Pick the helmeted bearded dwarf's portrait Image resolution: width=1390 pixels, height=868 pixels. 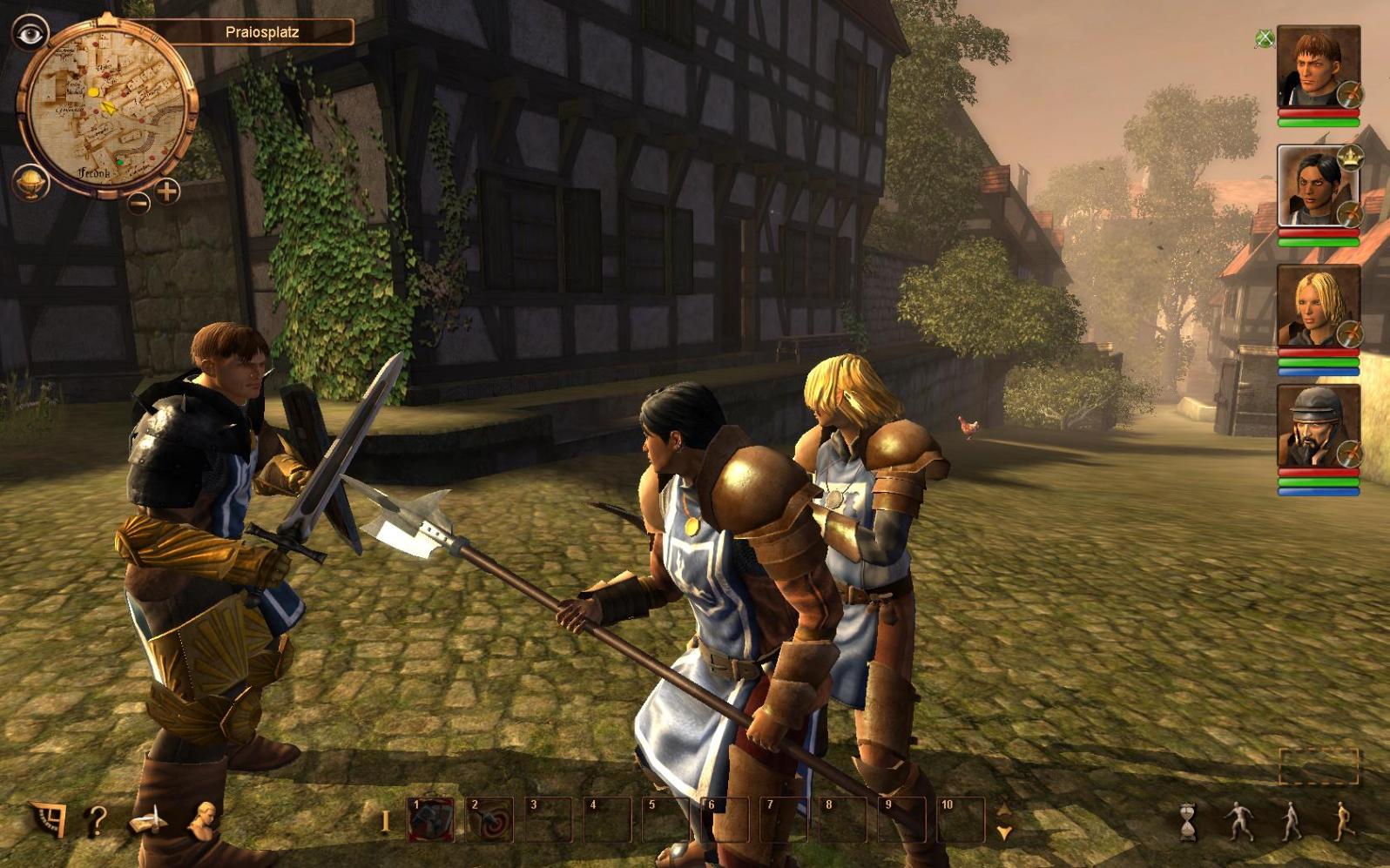1317,427
